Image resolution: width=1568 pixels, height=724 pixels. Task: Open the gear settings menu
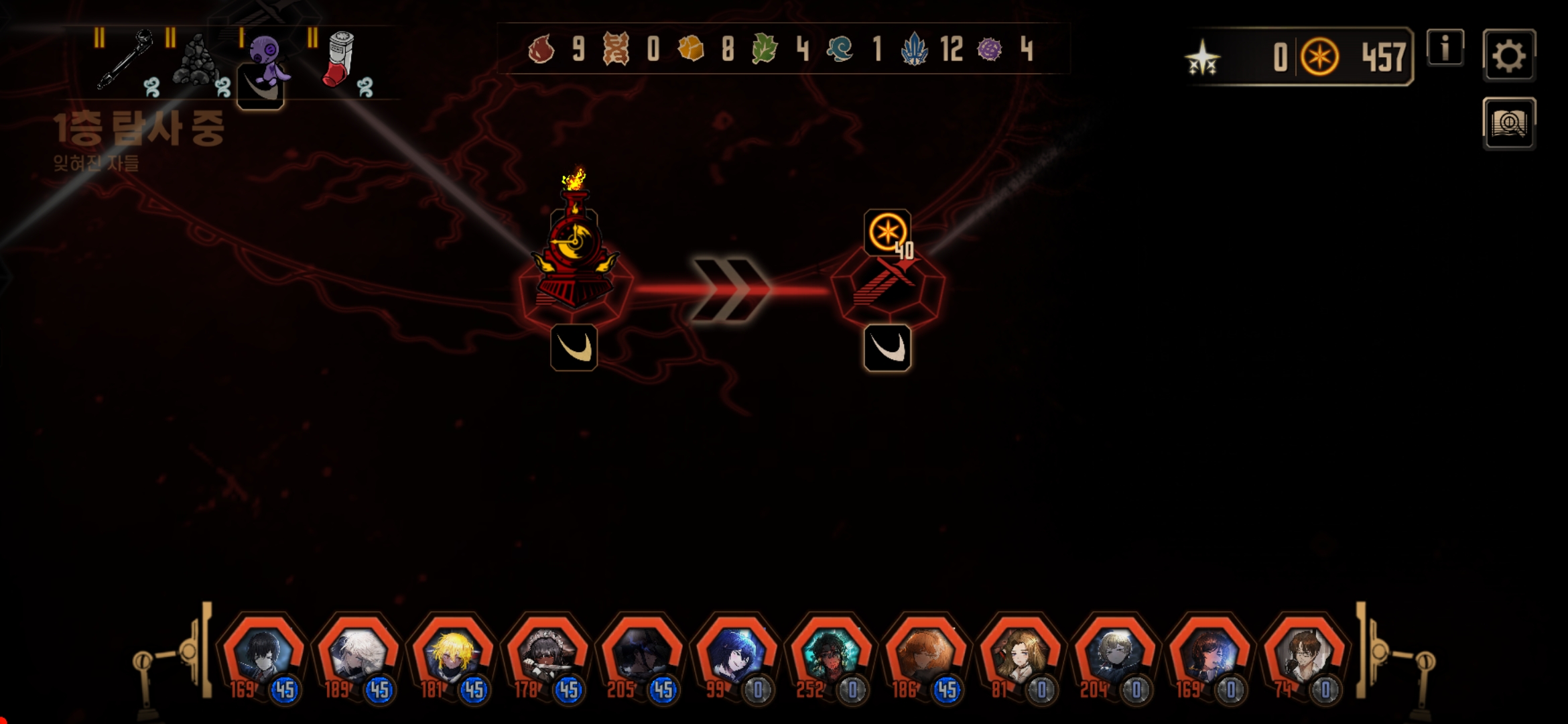[x=1508, y=56]
